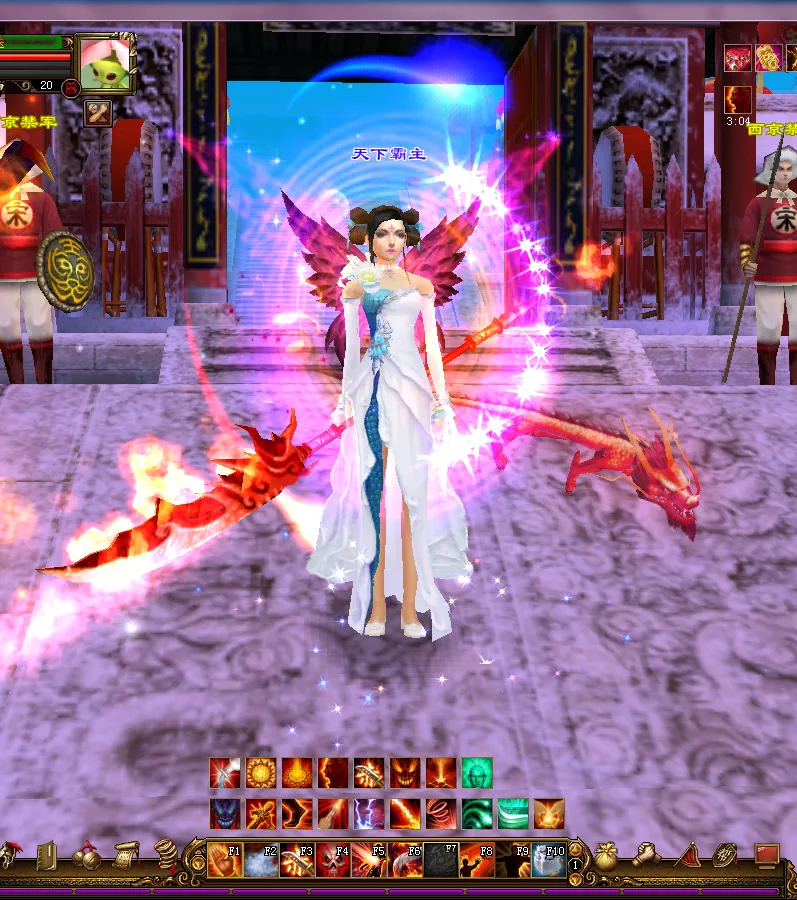This screenshot has height=900, width=797.
Task: Open the crossed tools button under portrait
Action: click(99, 113)
